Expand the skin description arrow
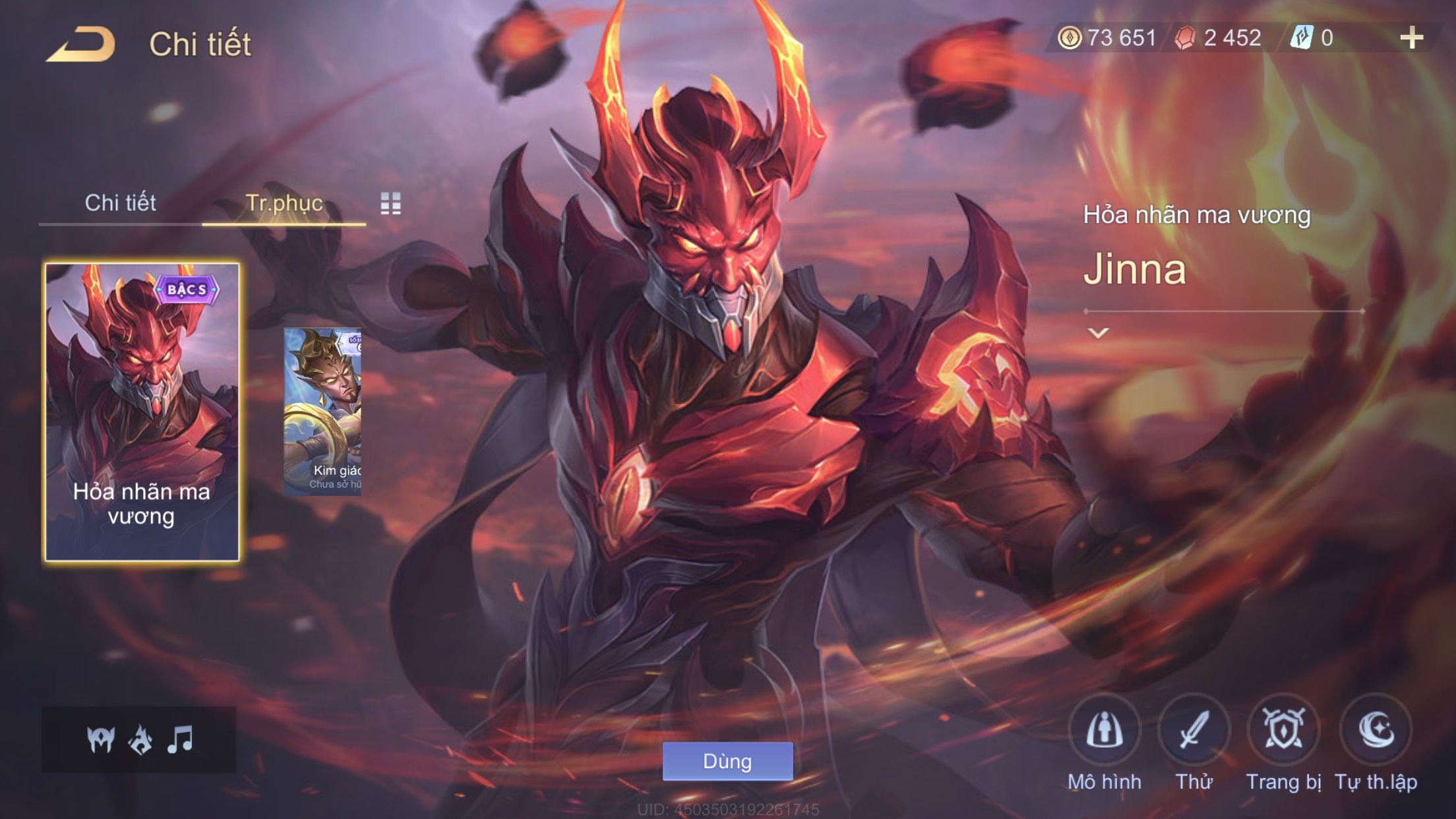This screenshot has width=1456, height=819. [1098, 333]
